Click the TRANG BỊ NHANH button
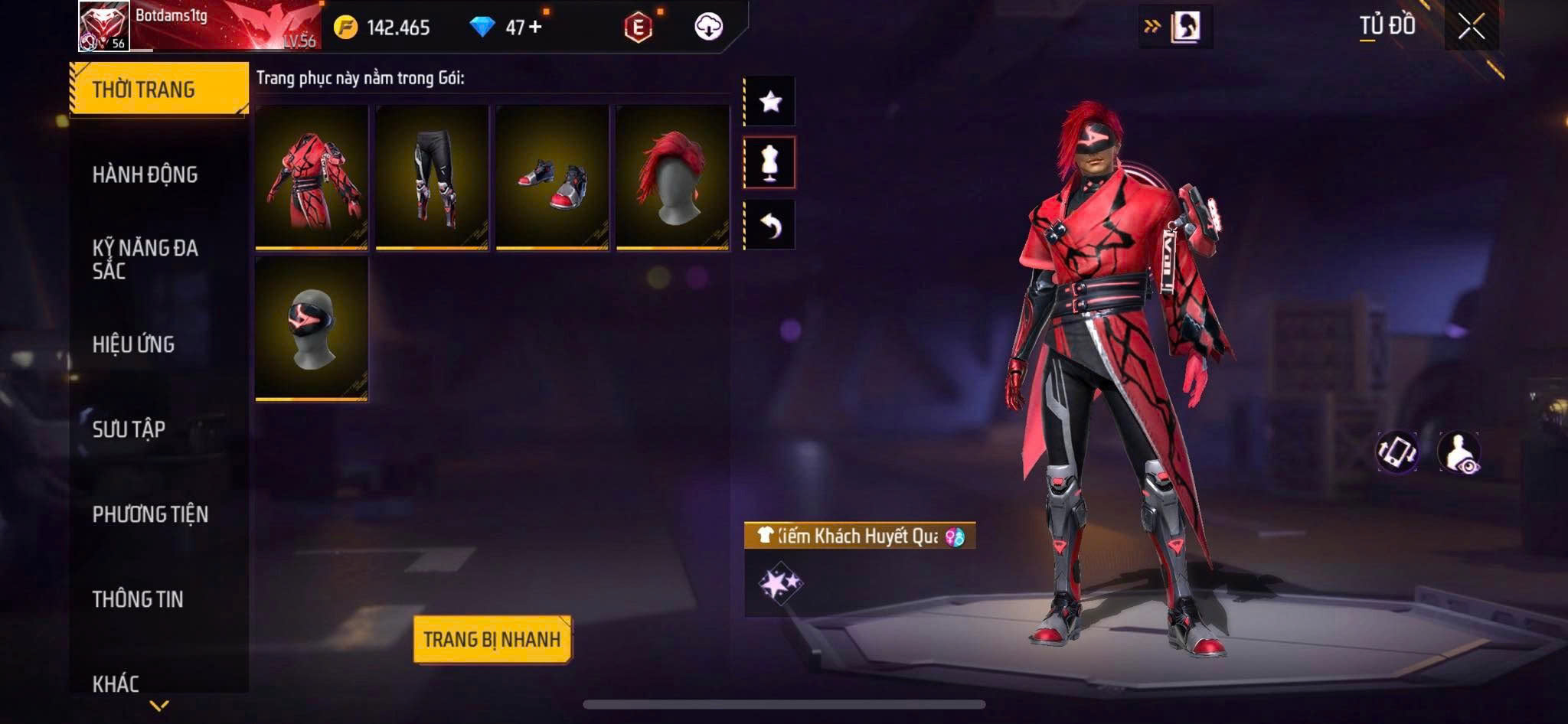The image size is (1568, 724). point(492,639)
